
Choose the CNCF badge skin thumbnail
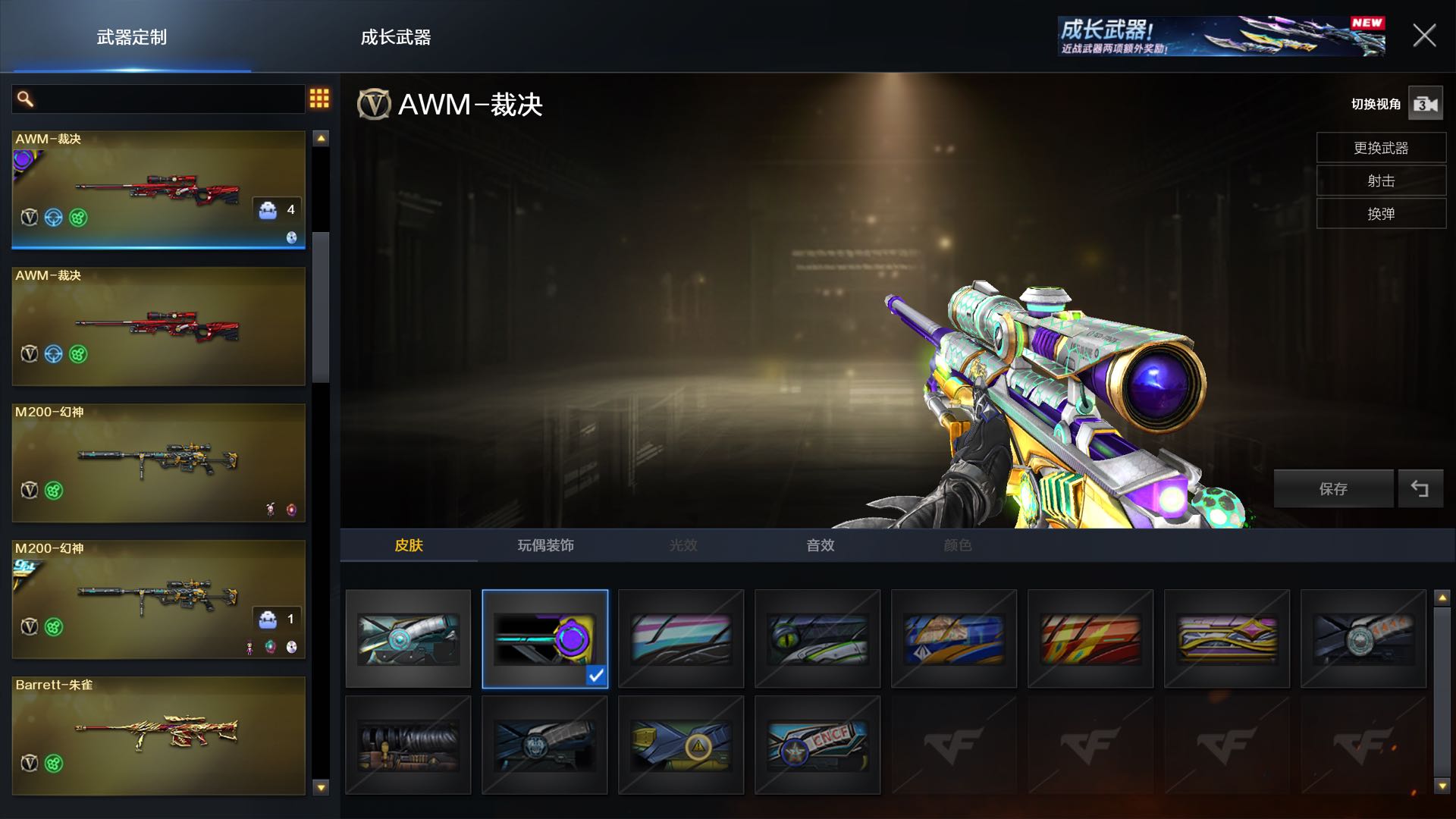[x=817, y=745]
